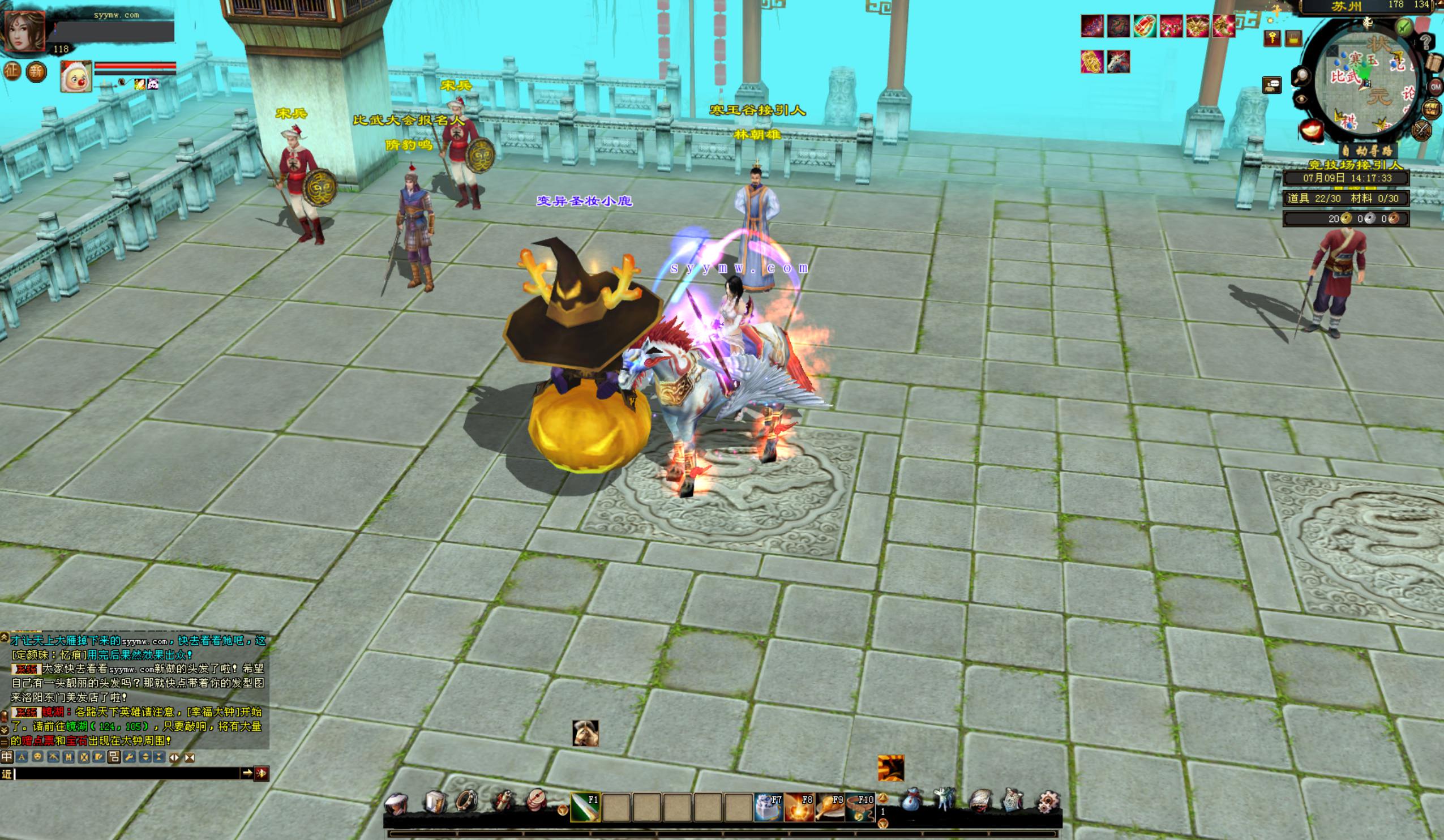Activate the F8 fireball skill
Screen dimensions: 1444x840
tap(799, 807)
